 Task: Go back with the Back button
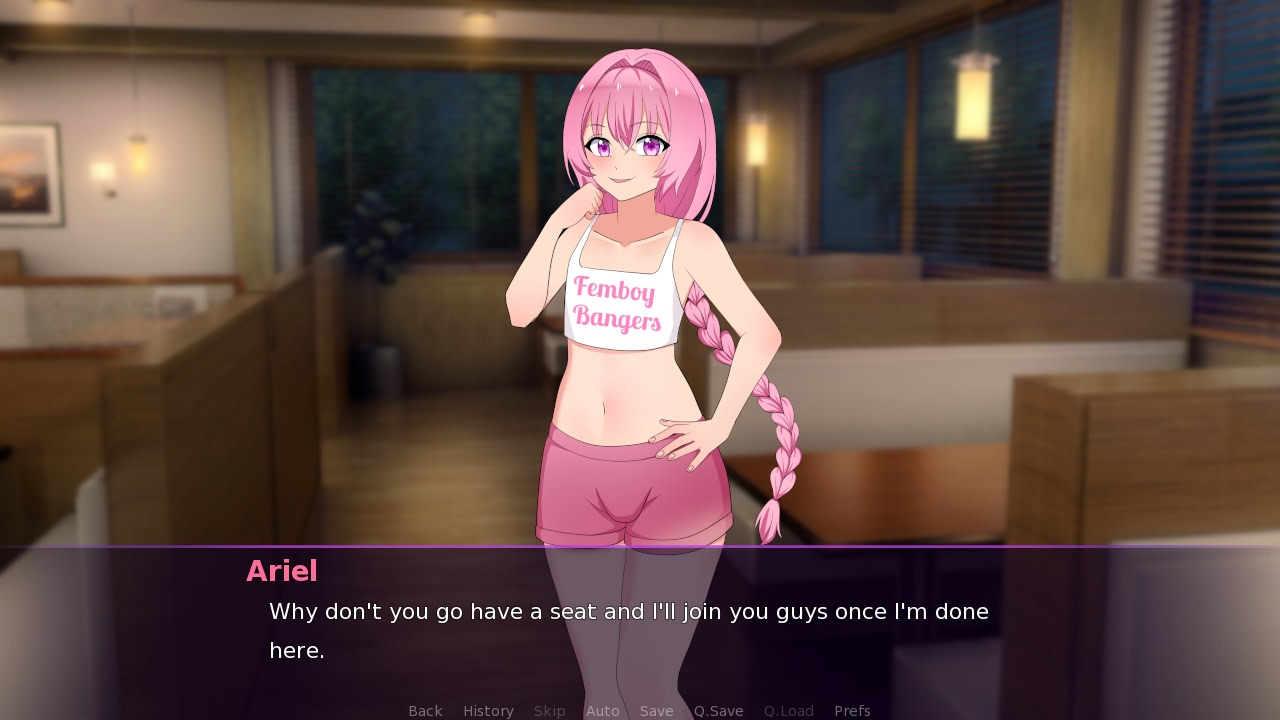pos(425,711)
